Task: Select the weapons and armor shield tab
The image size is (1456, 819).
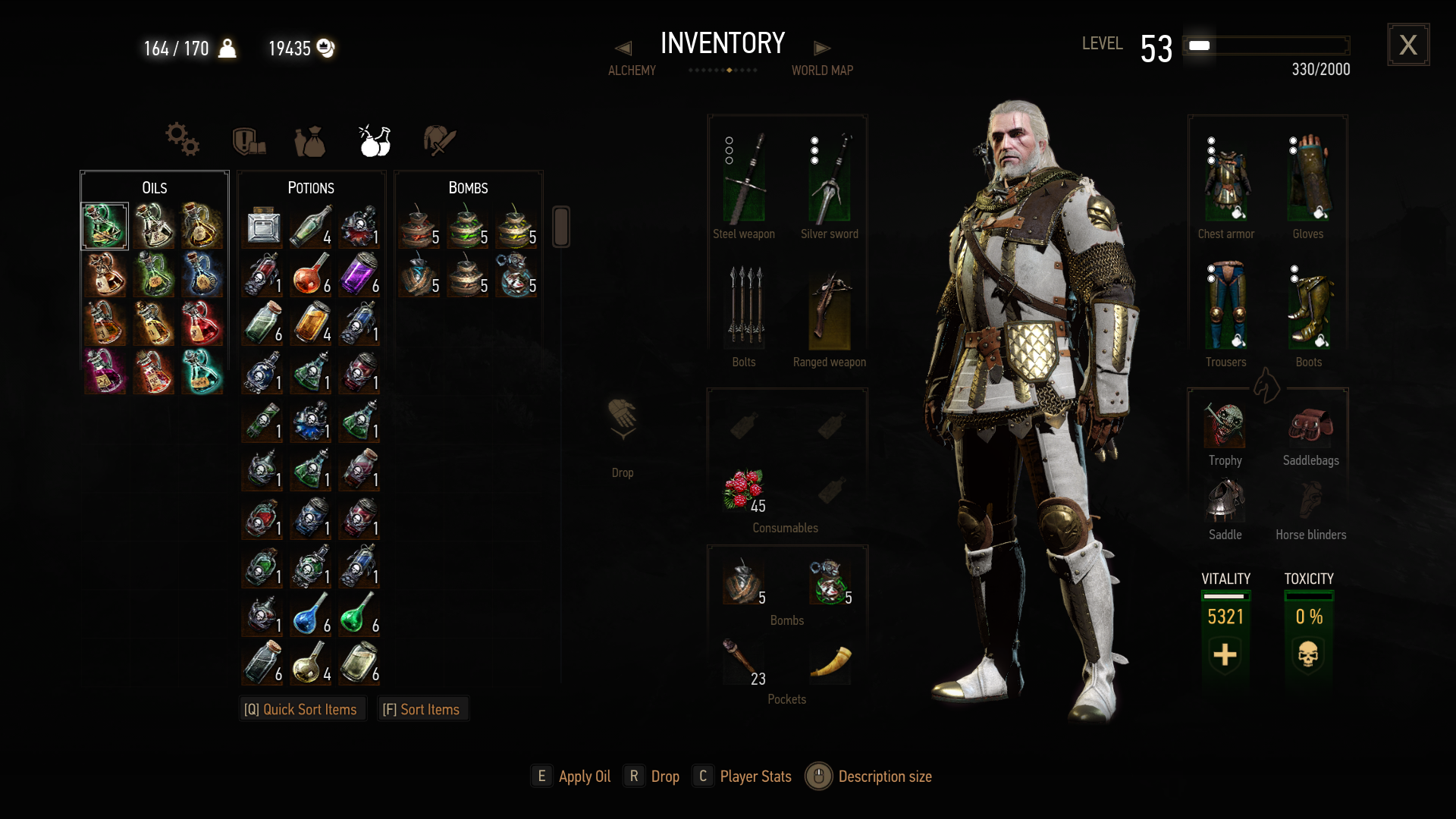Action: point(248,141)
